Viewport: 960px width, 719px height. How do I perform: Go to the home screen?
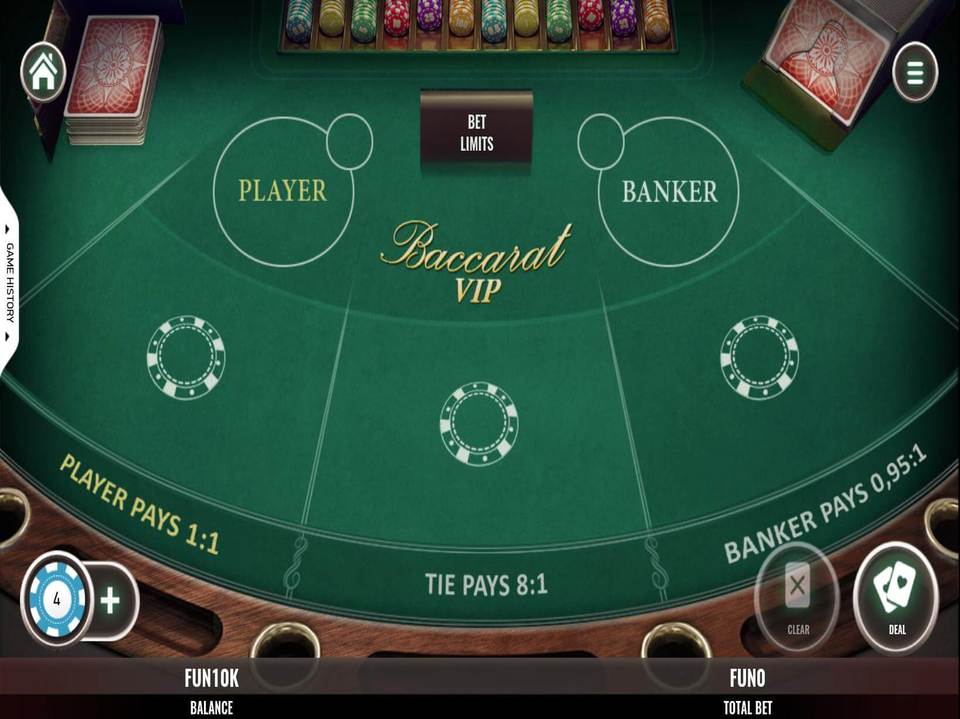[43, 72]
